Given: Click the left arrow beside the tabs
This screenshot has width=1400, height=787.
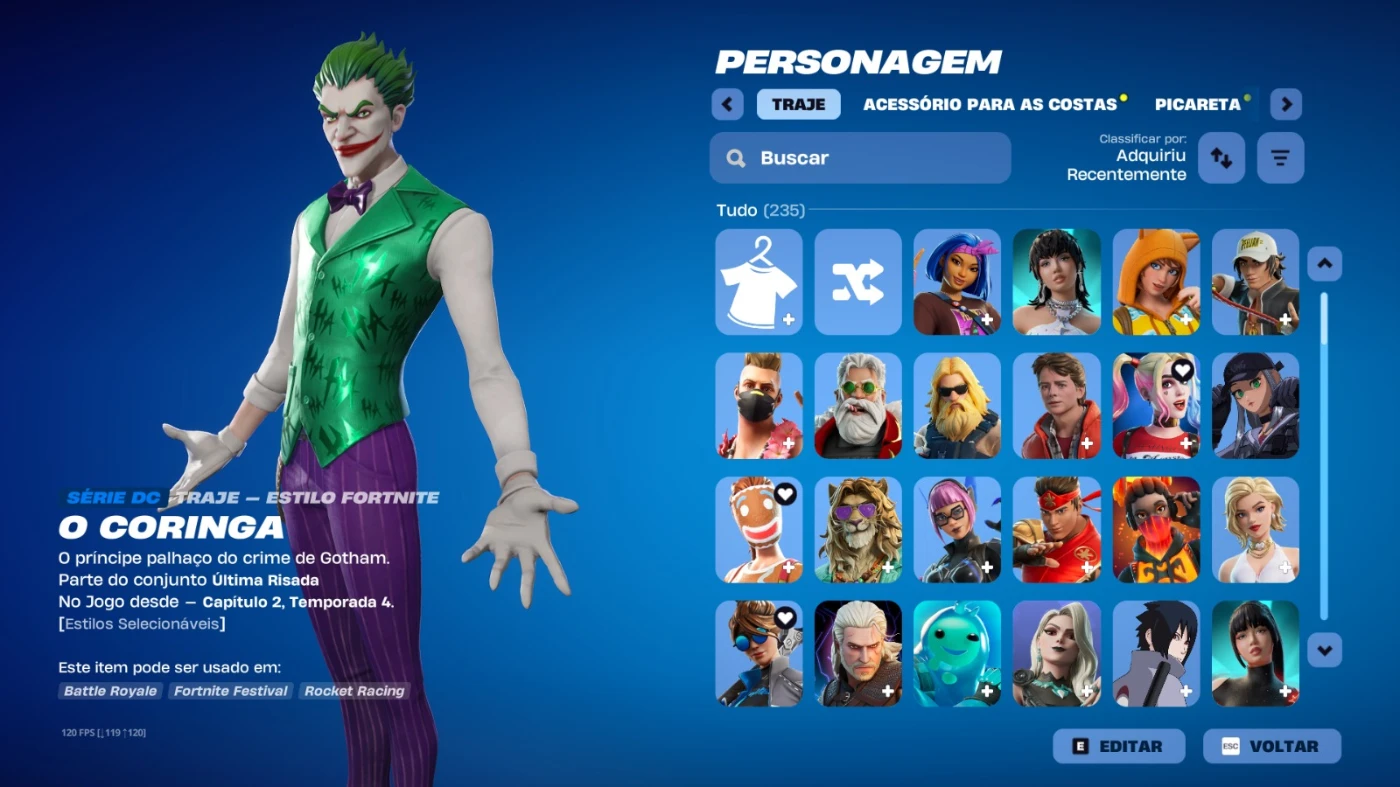Looking at the screenshot, I should point(727,104).
